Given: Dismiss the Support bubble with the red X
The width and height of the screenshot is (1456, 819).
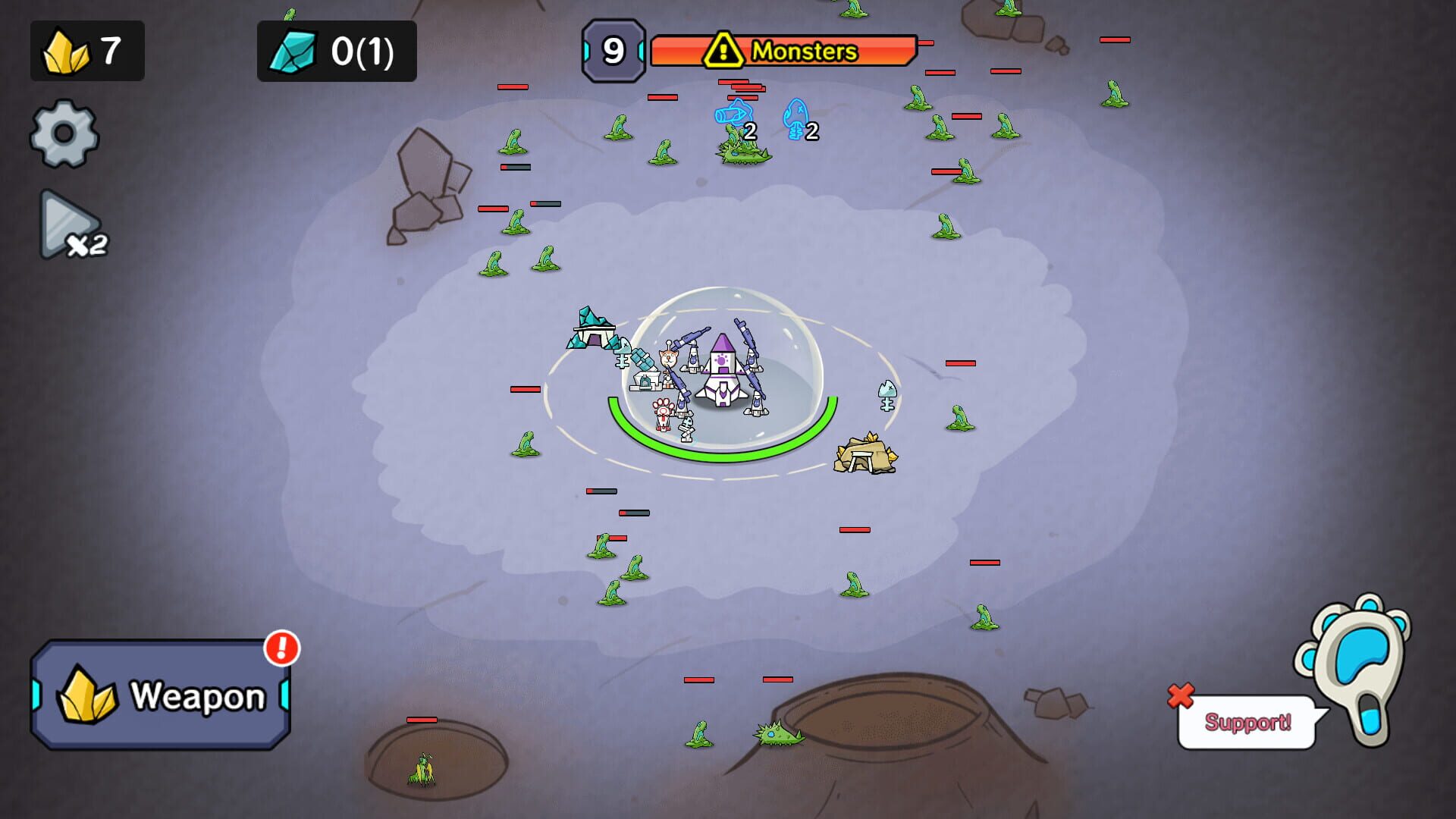Looking at the screenshot, I should click(x=1180, y=696).
